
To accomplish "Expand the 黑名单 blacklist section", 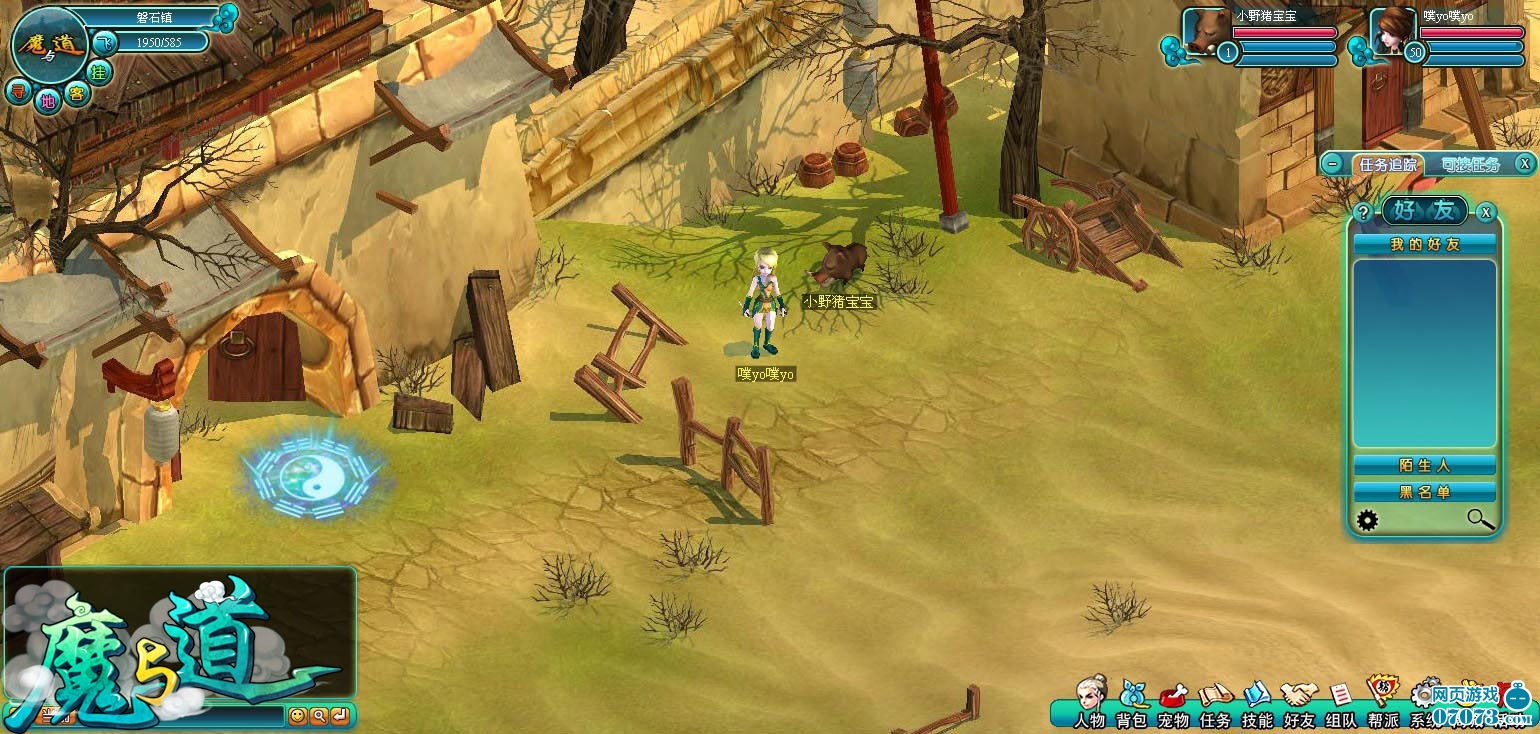I will click(1424, 492).
